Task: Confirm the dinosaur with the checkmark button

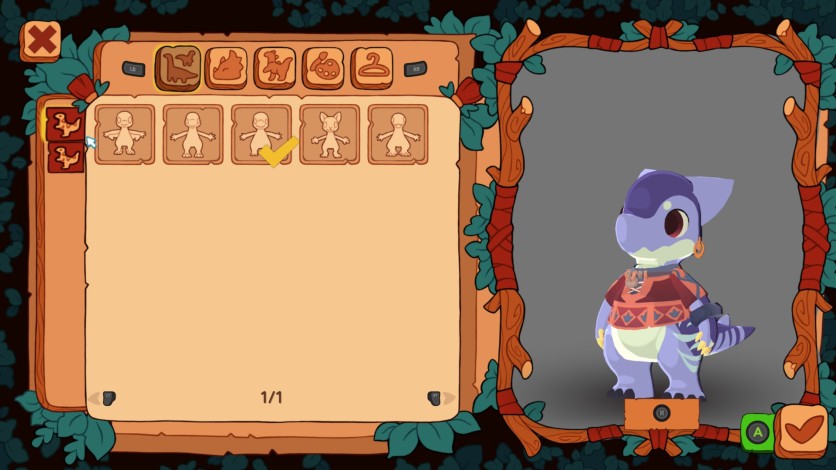Action: pyautogui.click(x=801, y=431)
